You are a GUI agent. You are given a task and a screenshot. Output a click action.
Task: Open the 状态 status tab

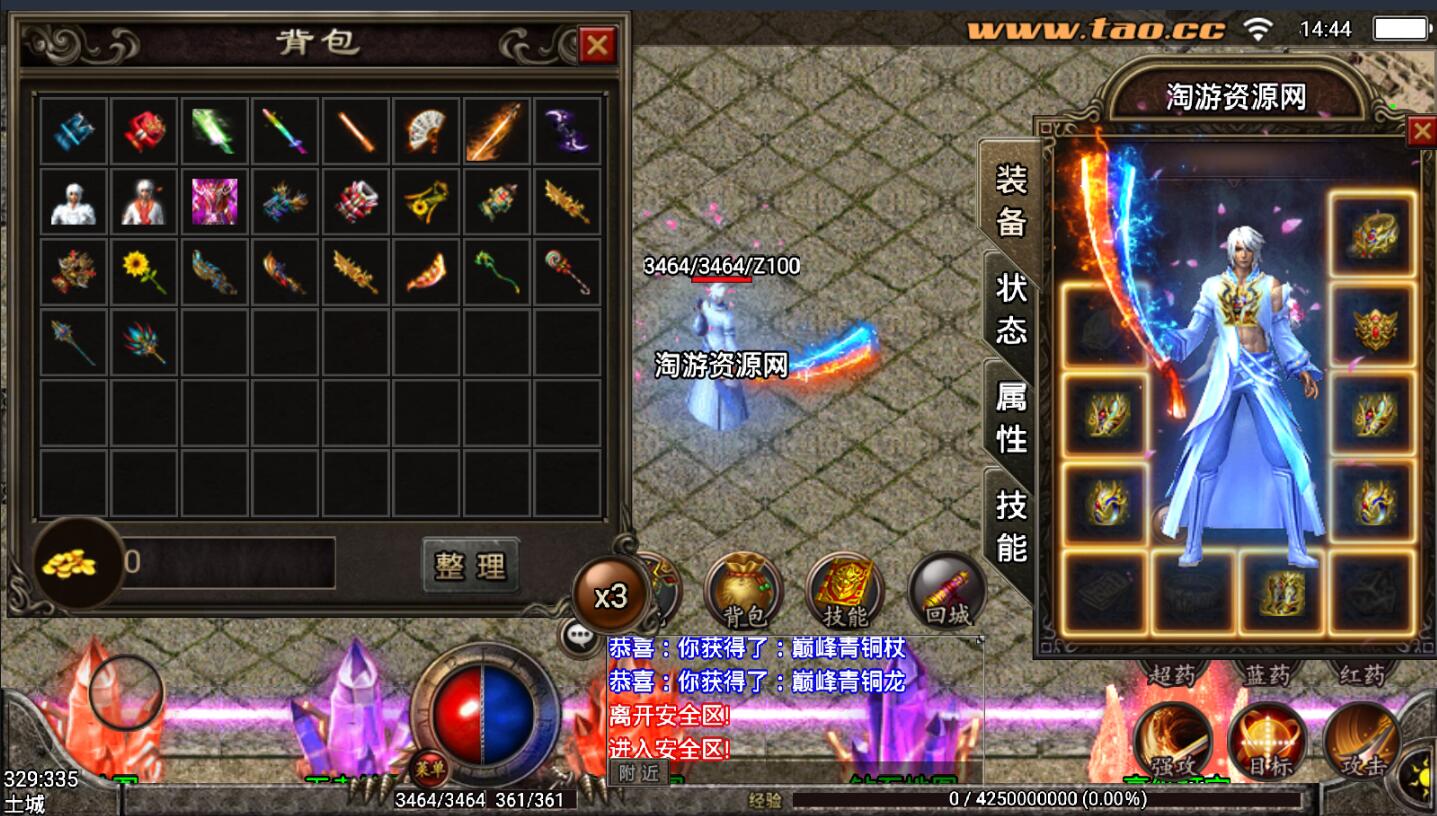pos(1011,308)
